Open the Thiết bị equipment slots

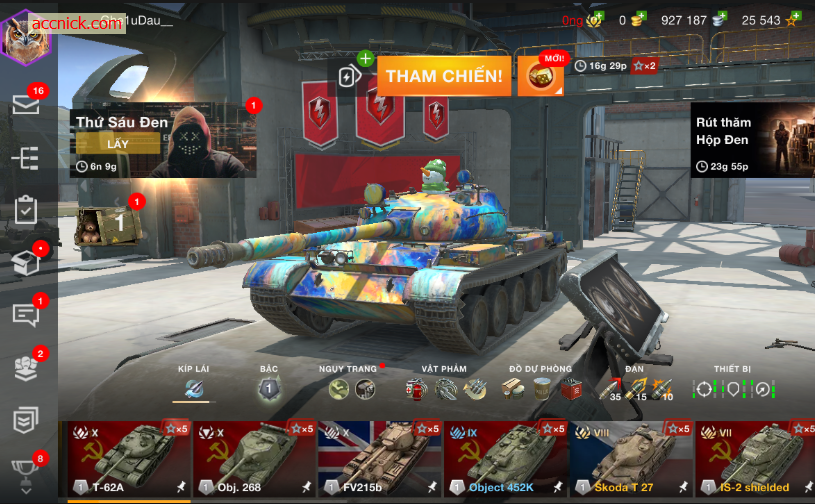733,388
